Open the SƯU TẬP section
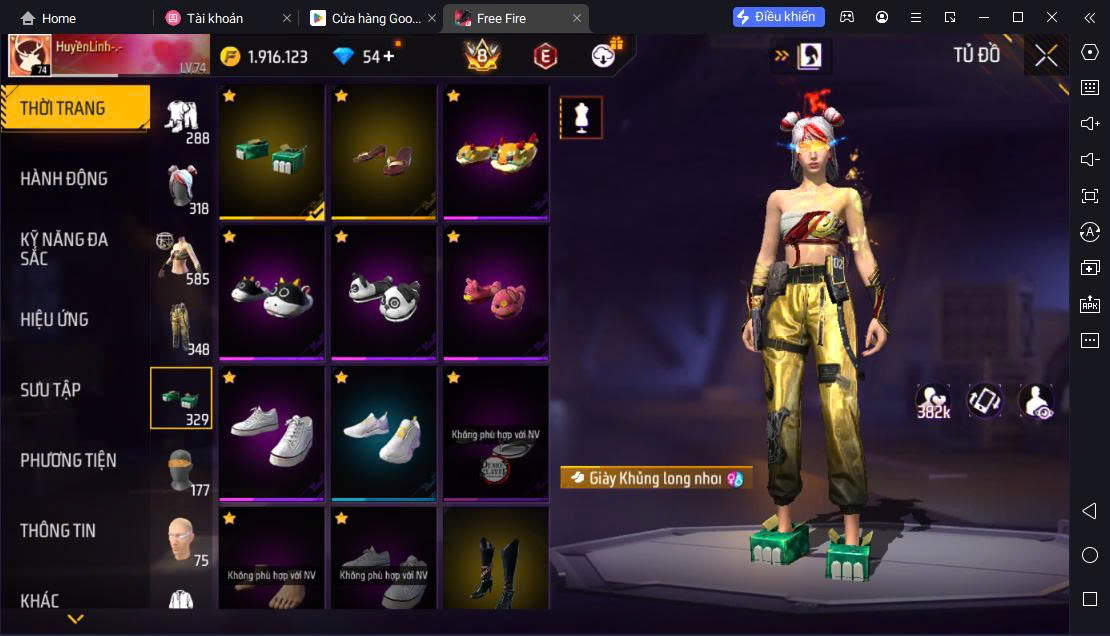 coord(50,390)
